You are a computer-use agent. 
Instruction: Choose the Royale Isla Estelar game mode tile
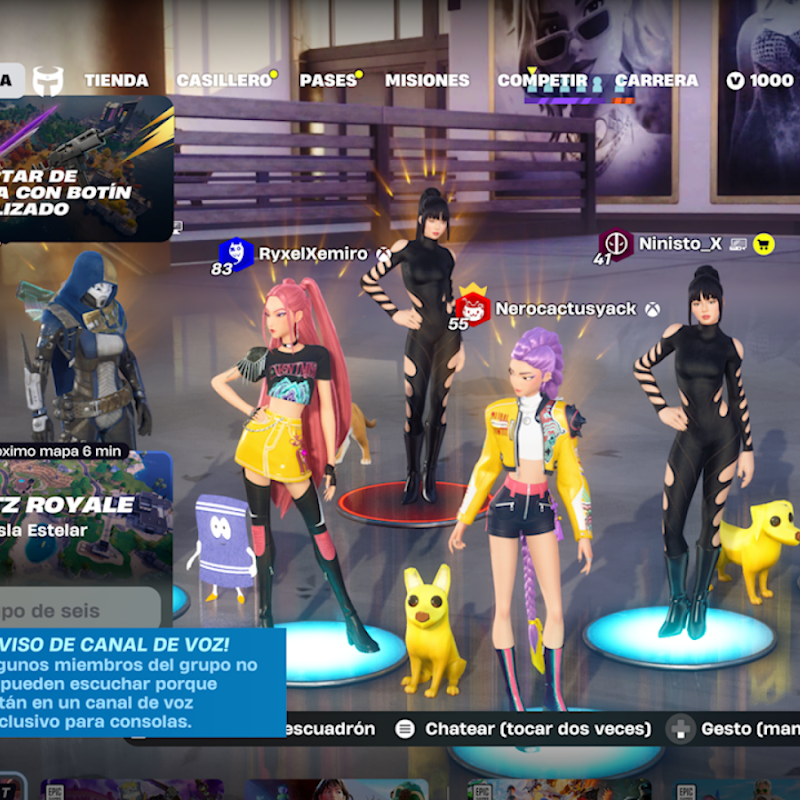click(x=85, y=515)
